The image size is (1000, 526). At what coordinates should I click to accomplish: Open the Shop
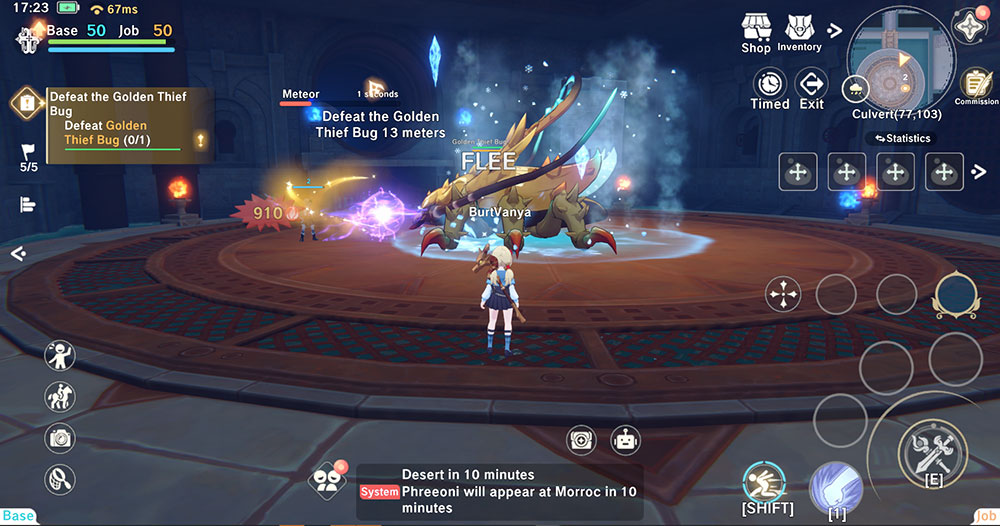point(756,32)
